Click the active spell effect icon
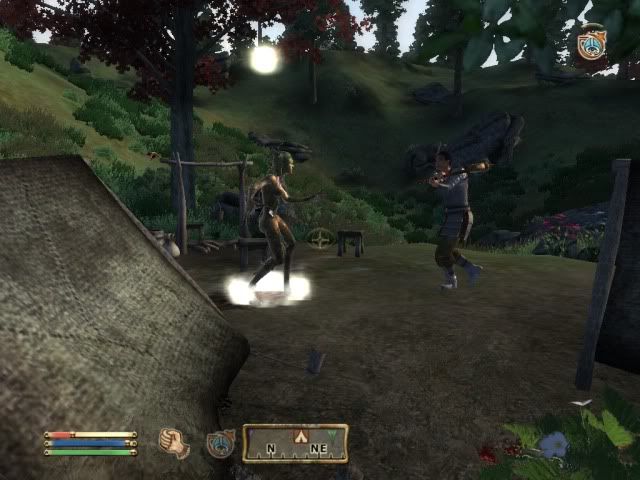The width and height of the screenshot is (640, 480). pos(592,45)
